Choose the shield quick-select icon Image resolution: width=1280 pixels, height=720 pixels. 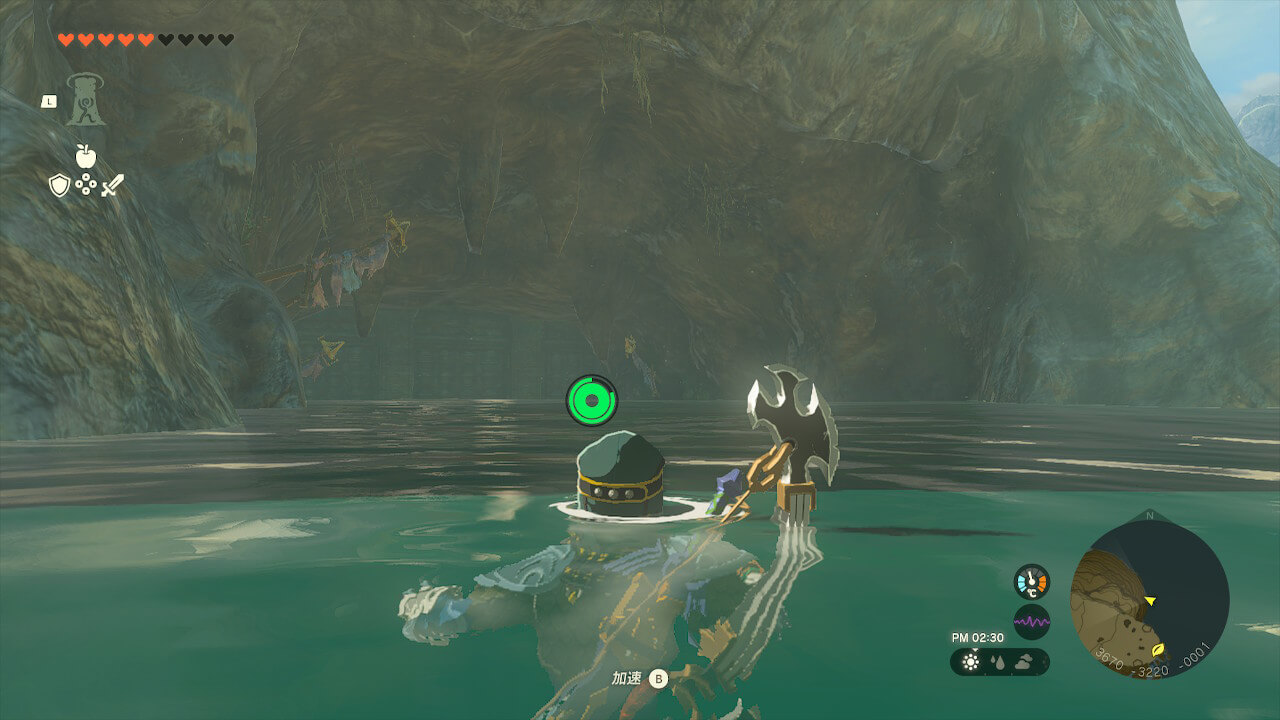[59, 185]
